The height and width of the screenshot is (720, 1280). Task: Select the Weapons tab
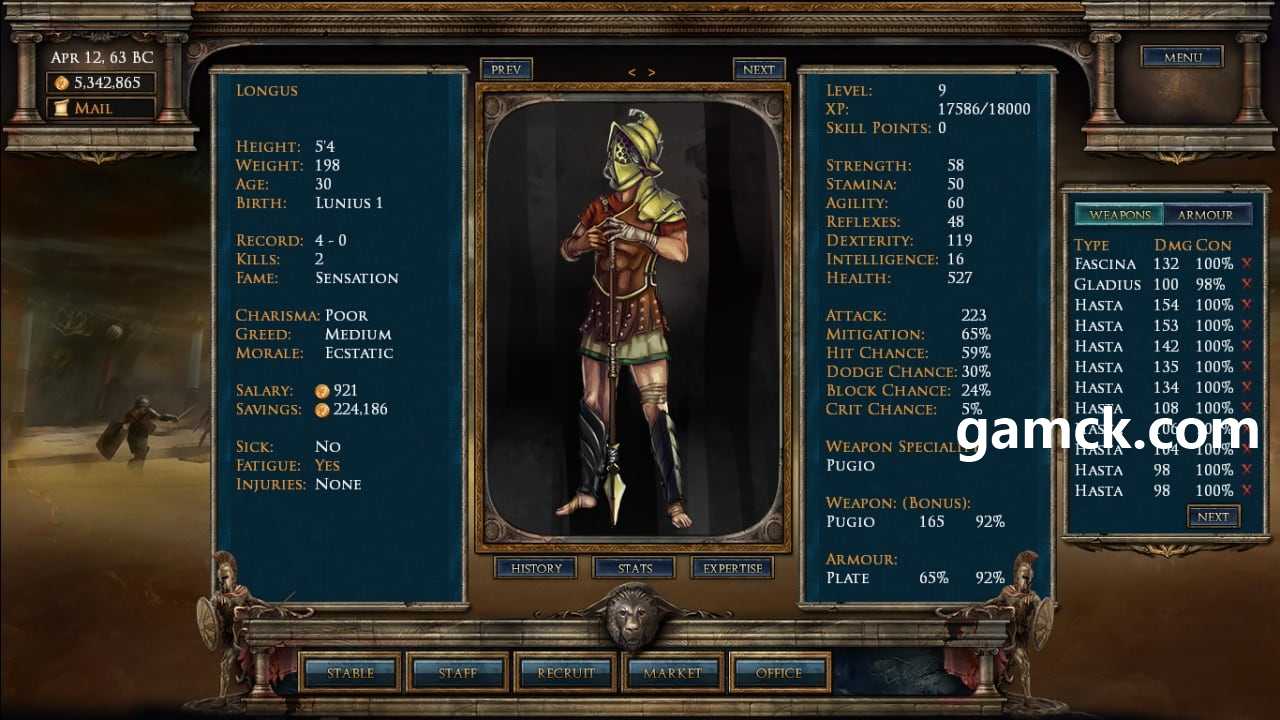pyautogui.click(x=1120, y=215)
